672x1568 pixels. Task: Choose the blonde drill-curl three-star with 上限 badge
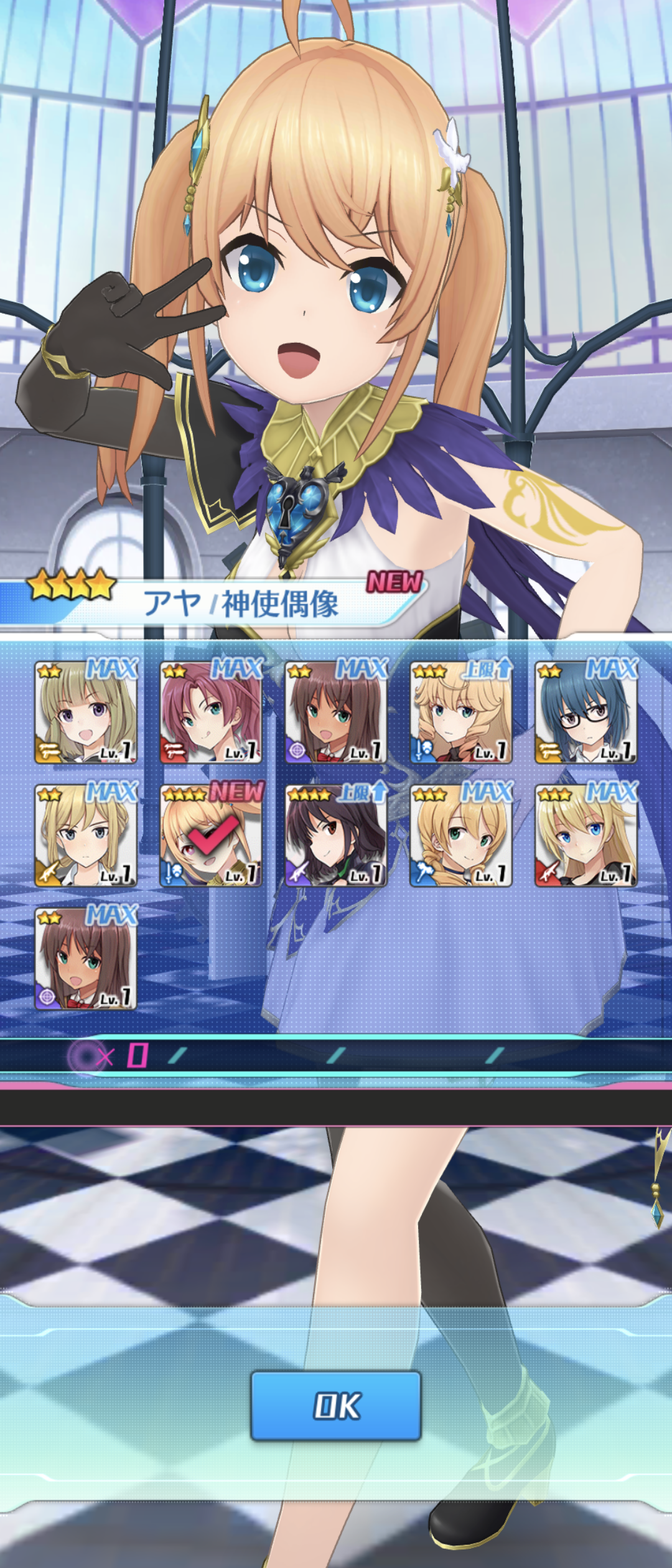(461, 712)
